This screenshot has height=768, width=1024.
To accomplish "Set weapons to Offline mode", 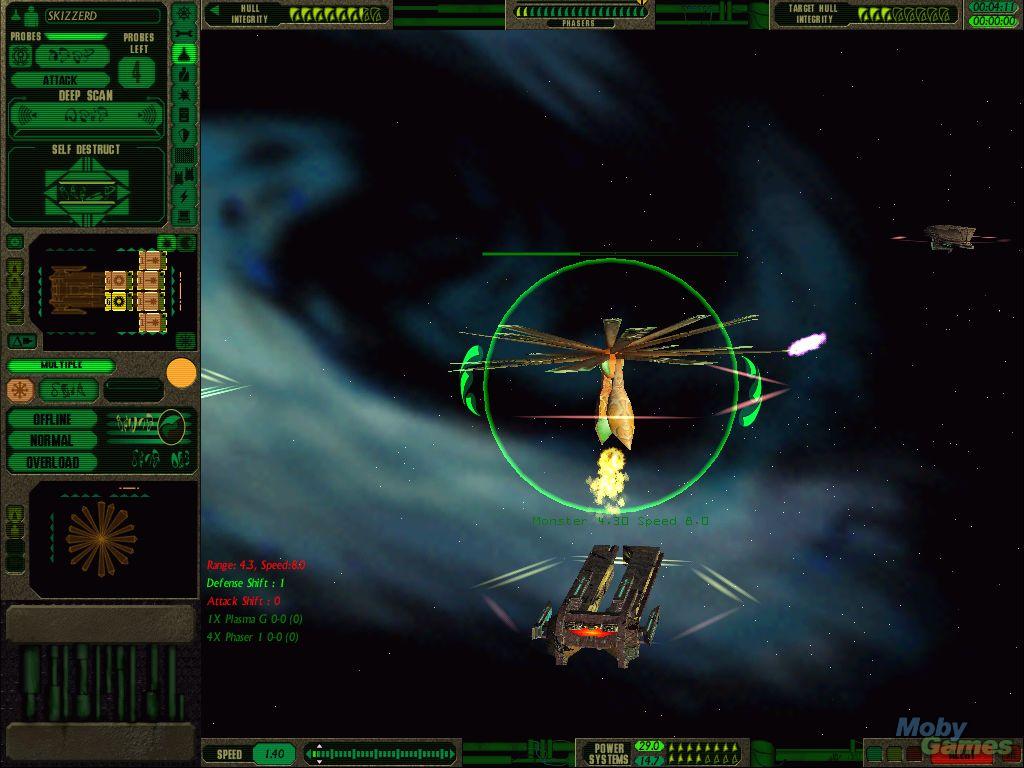I will pos(52,419).
